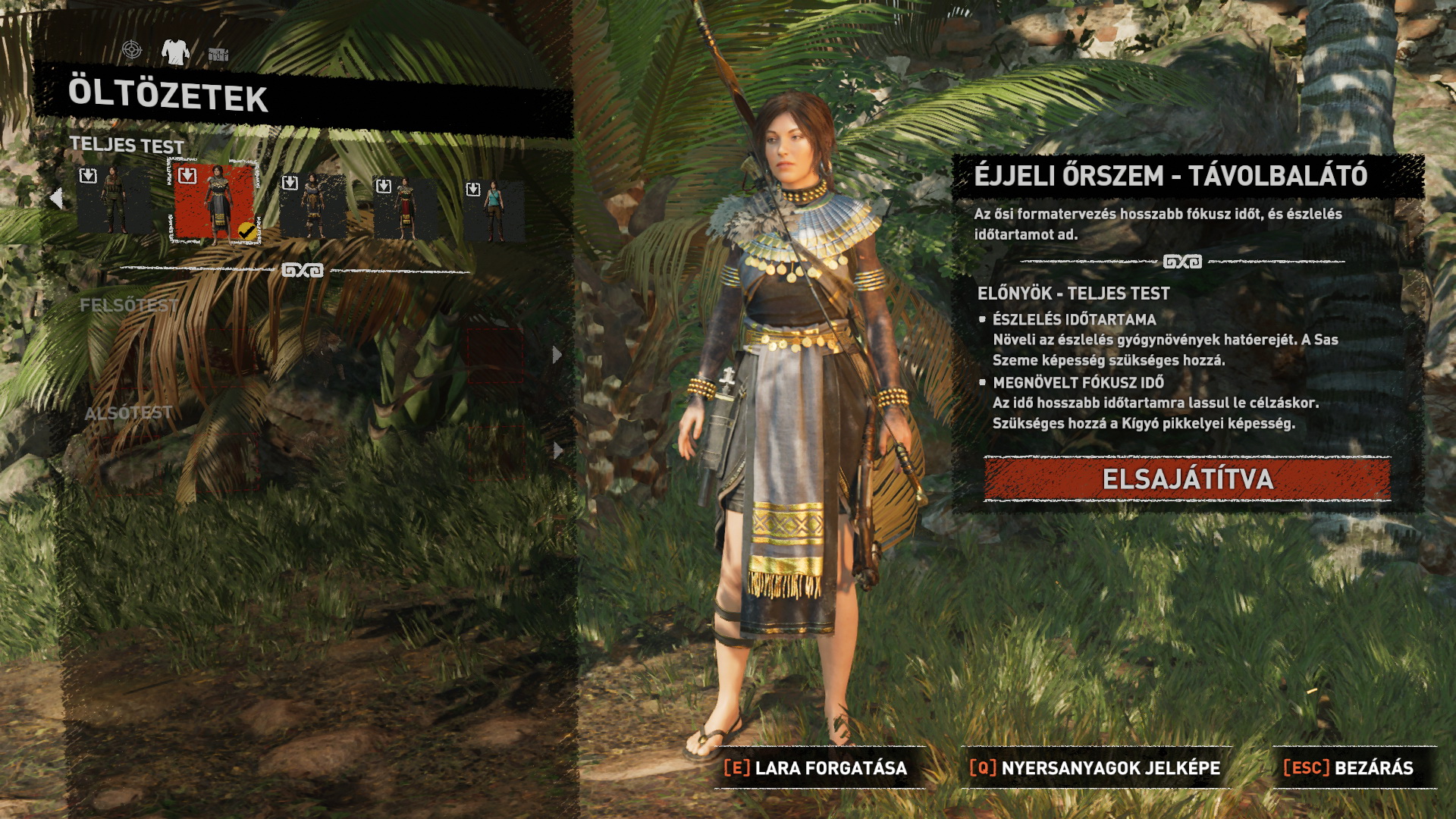The width and height of the screenshot is (1456, 819).
Task: Select the red skirt tribal outfit
Action: (x=405, y=207)
